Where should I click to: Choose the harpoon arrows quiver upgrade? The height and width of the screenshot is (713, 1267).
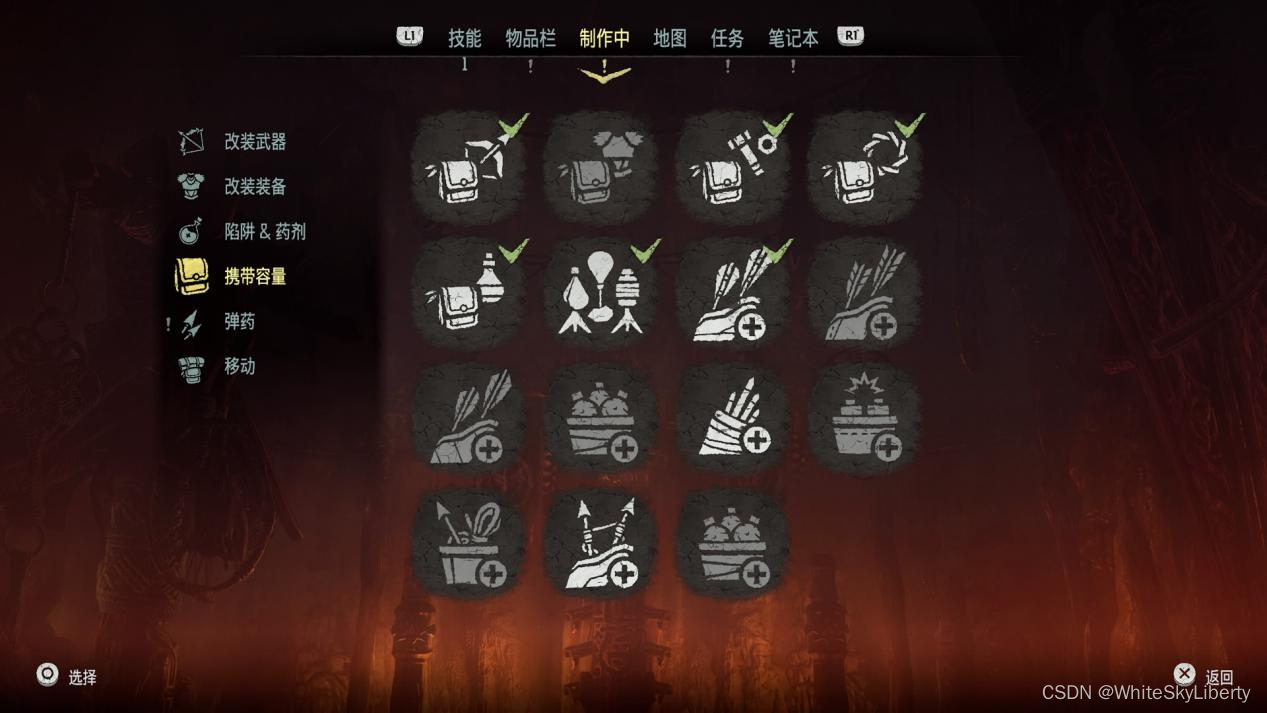click(600, 545)
